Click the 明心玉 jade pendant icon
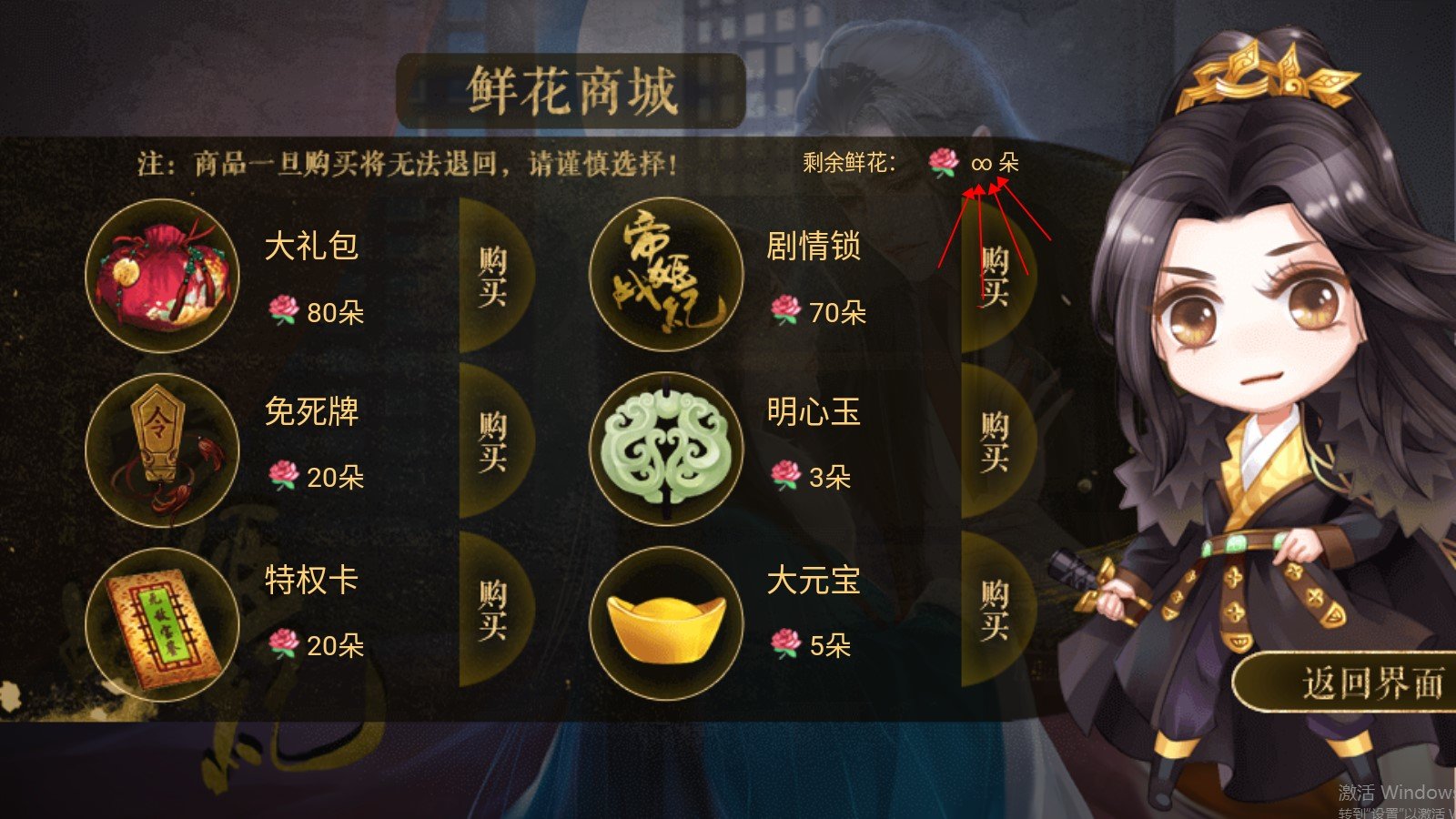The width and height of the screenshot is (1456, 819). (x=669, y=446)
